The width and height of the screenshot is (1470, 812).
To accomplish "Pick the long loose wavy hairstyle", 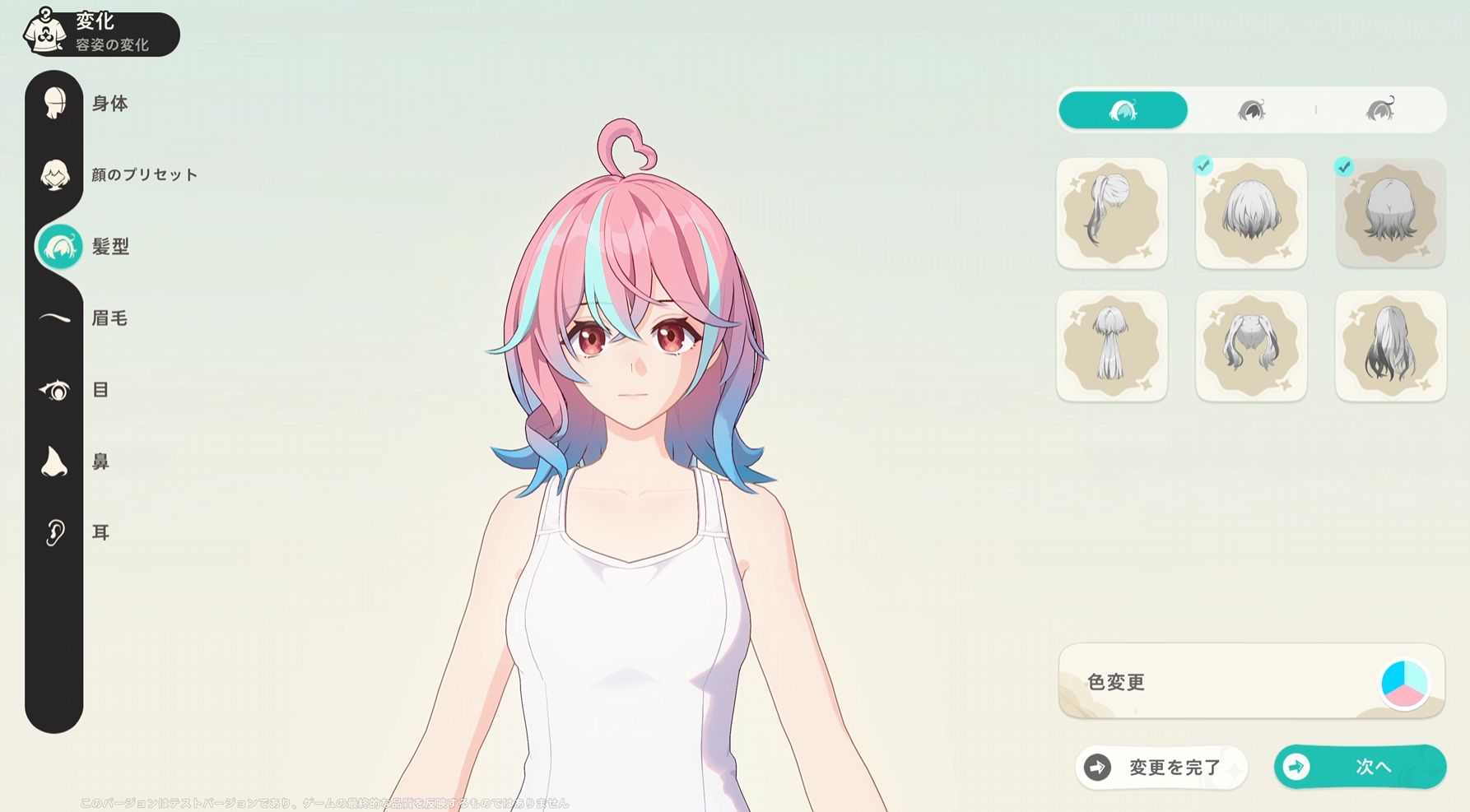I will point(1390,346).
